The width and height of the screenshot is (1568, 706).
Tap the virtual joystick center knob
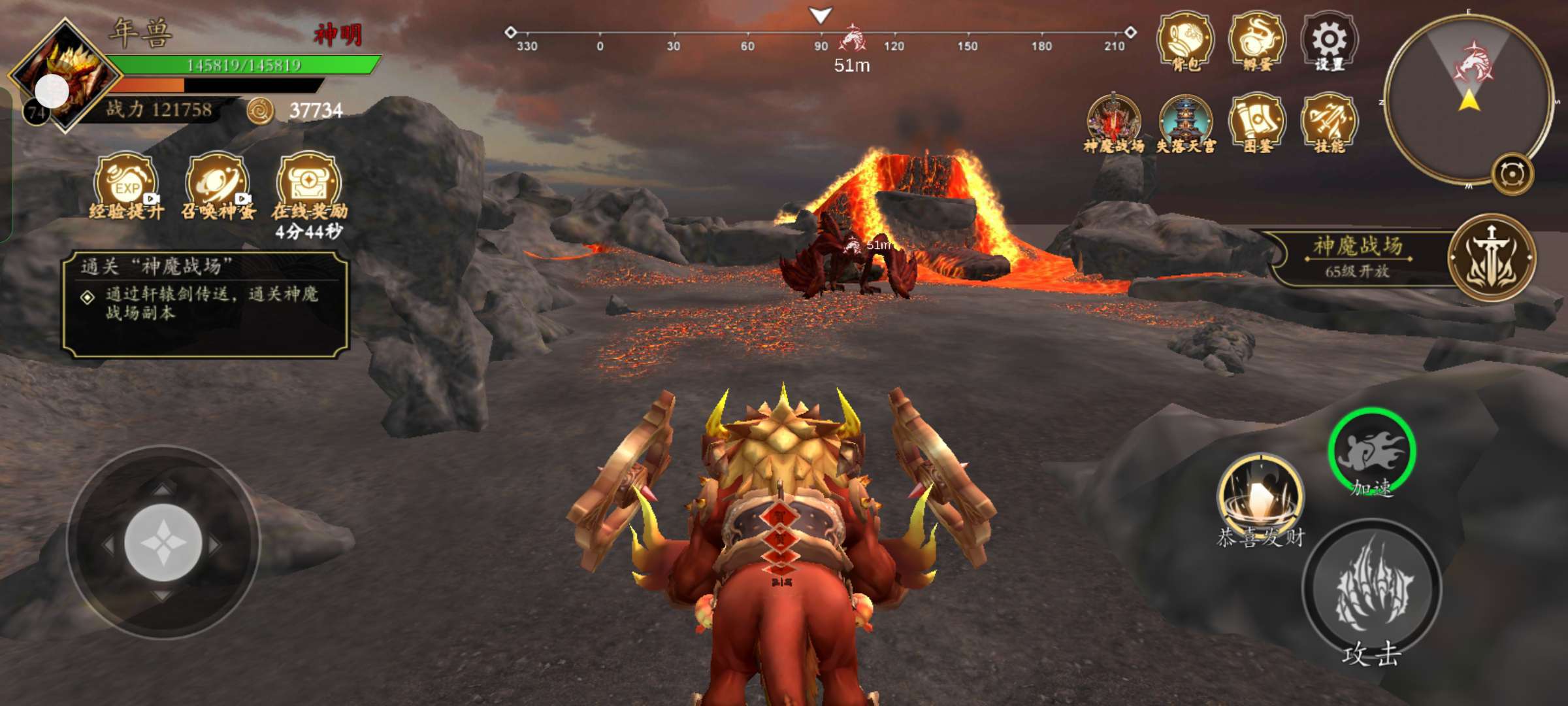[163, 543]
